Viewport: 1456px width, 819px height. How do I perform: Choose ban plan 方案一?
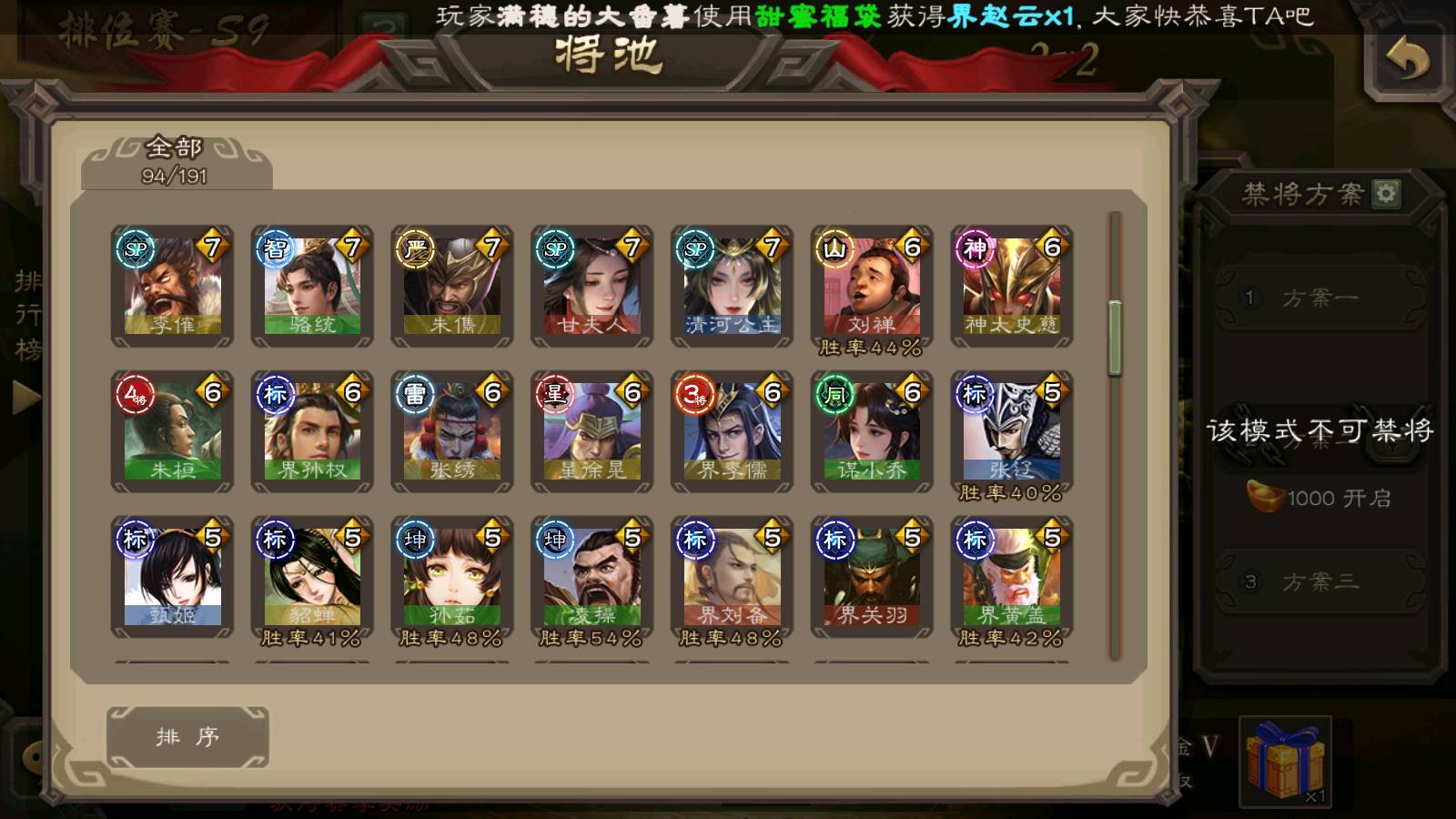[x=1319, y=298]
